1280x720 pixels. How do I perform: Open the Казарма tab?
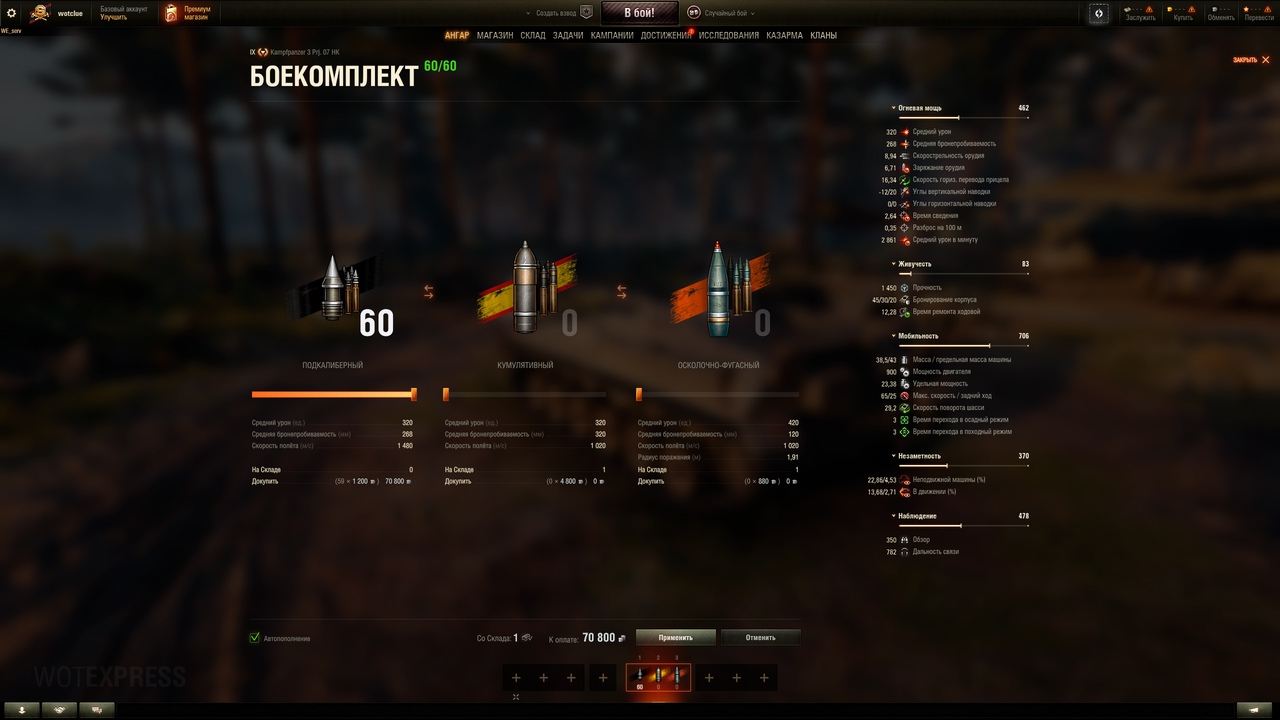point(784,36)
